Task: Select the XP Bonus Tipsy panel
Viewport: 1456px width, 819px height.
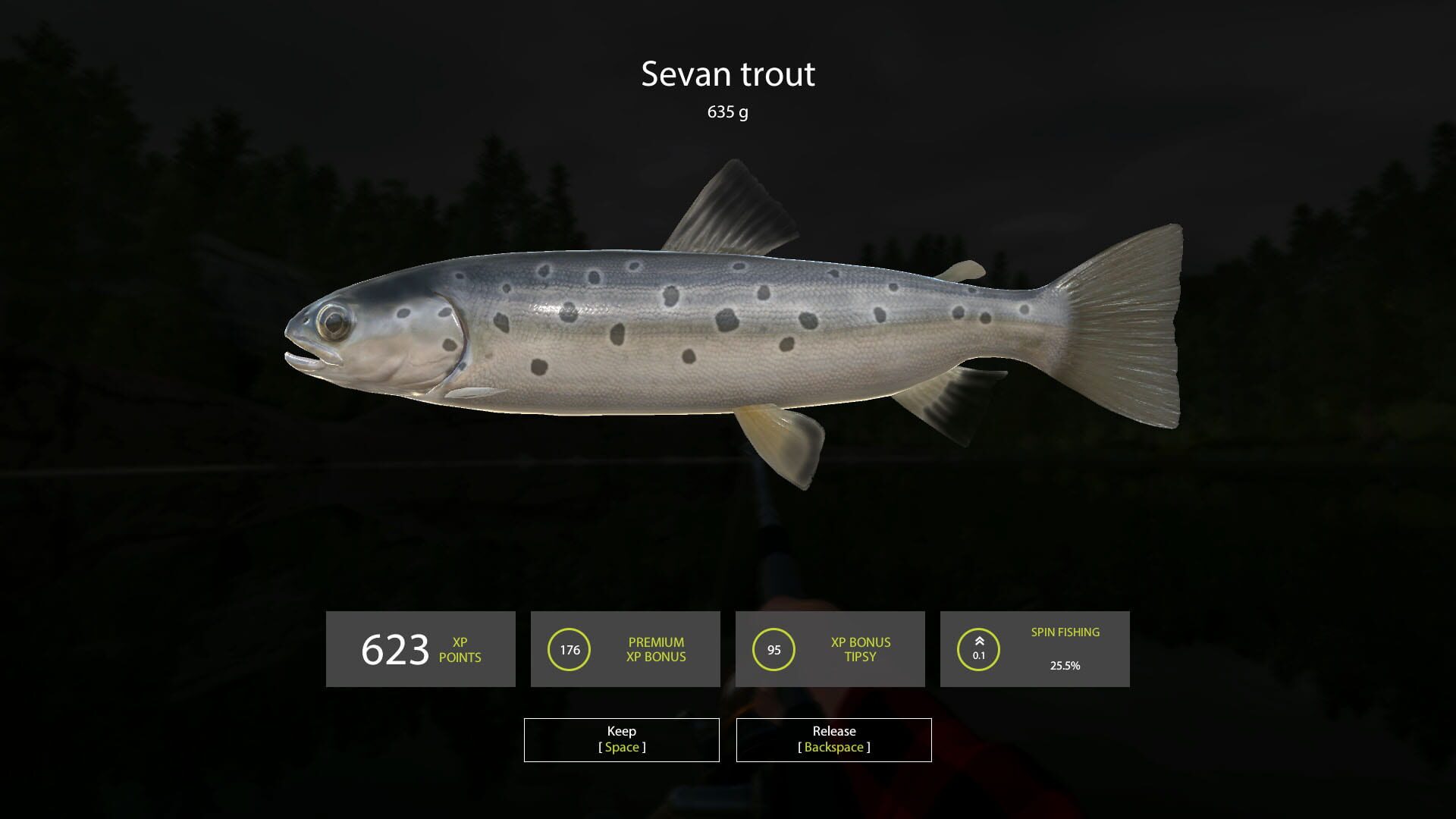Action: (x=829, y=649)
